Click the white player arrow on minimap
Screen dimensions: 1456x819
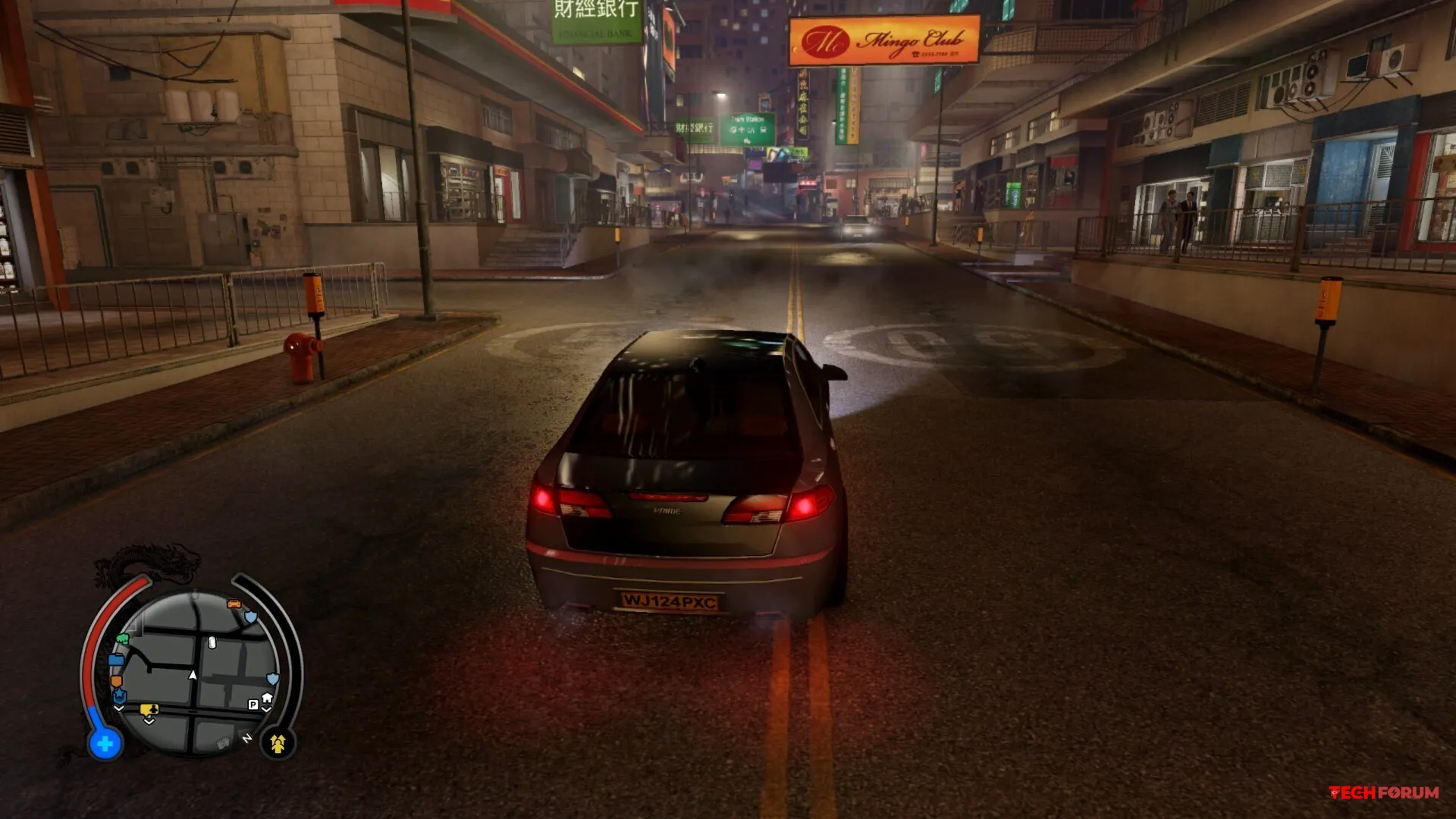pyautogui.click(x=193, y=674)
